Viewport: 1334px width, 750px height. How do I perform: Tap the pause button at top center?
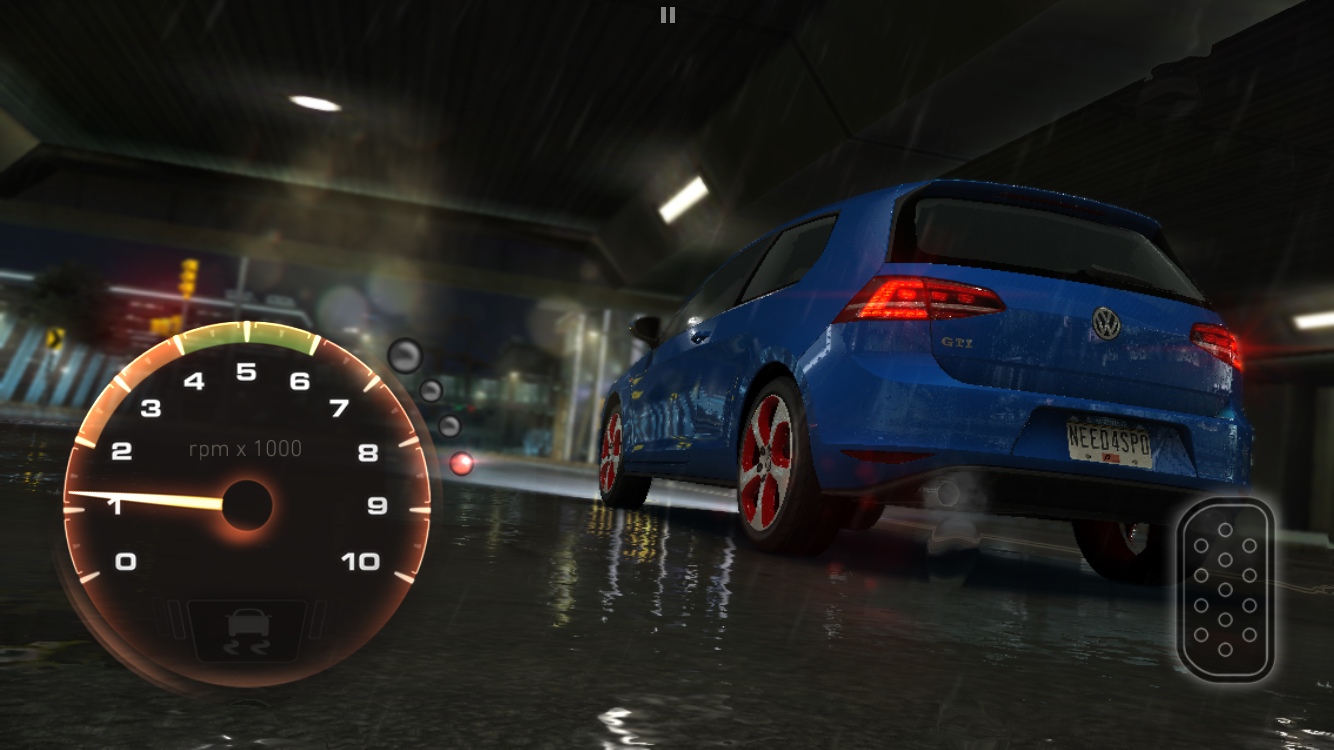pyautogui.click(x=667, y=14)
